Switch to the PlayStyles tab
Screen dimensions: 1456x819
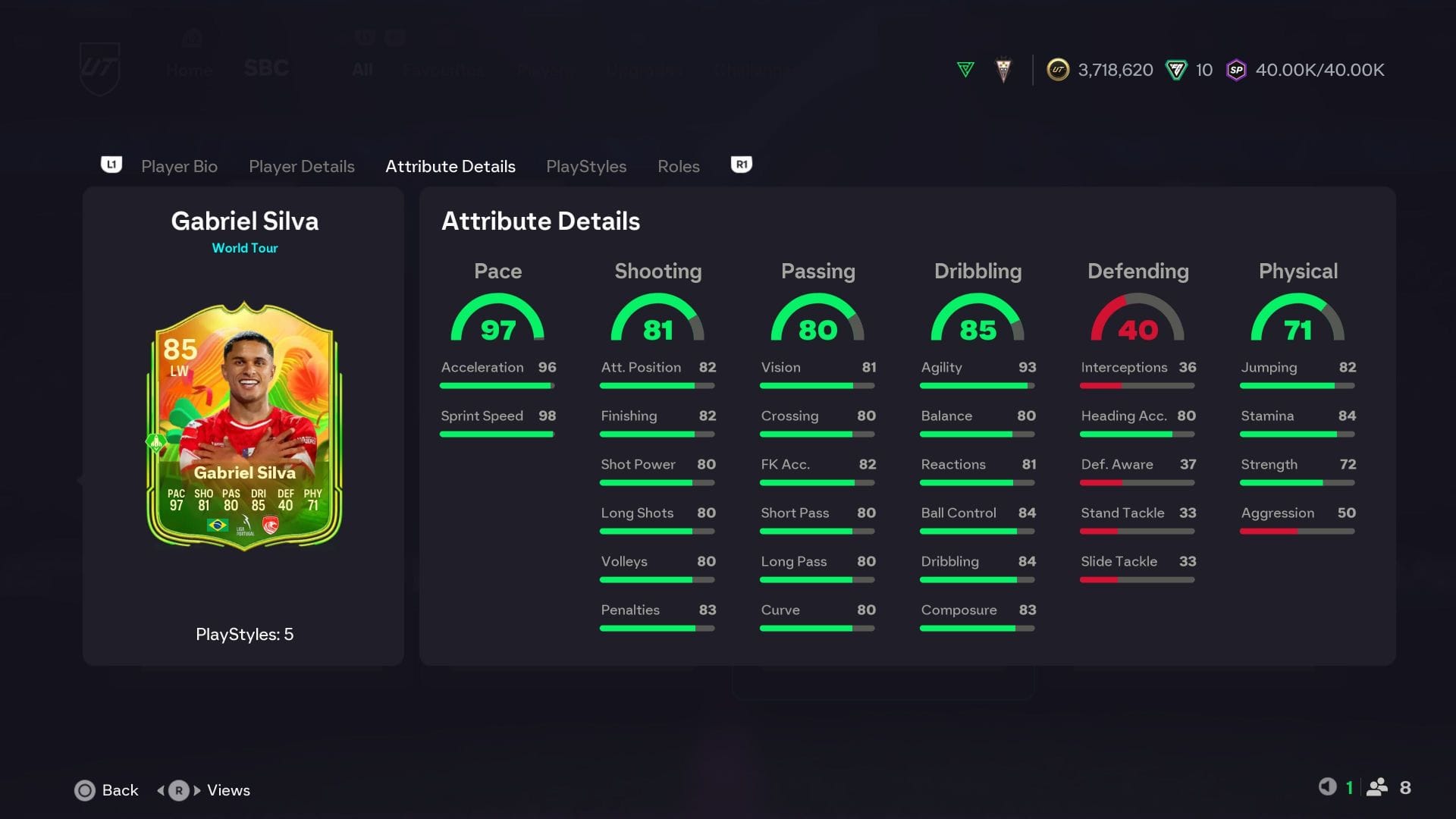coord(586,166)
